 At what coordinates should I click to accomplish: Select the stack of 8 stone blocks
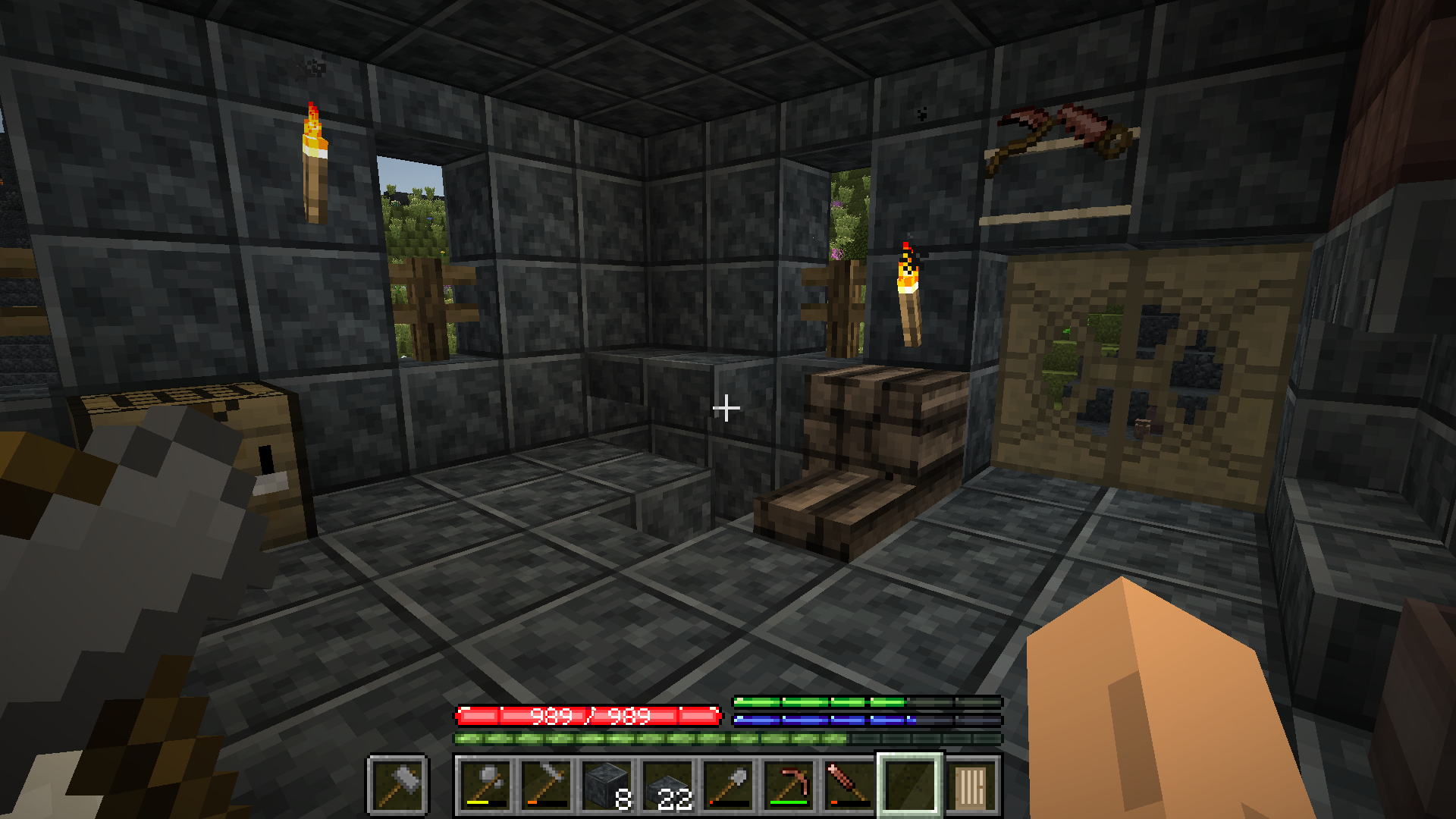(x=607, y=785)
